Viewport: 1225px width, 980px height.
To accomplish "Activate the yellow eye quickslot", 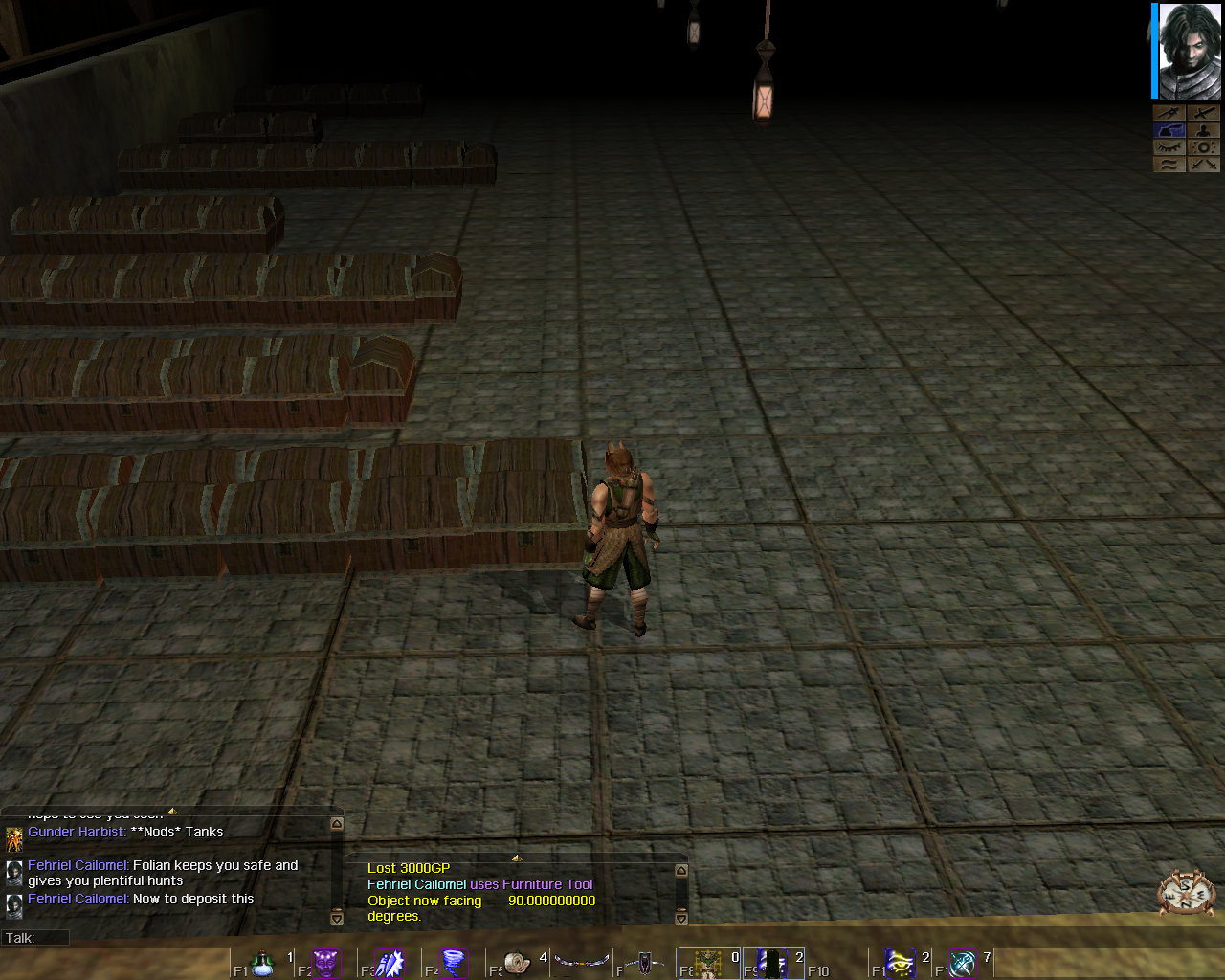I will click(x=900, y=964).
